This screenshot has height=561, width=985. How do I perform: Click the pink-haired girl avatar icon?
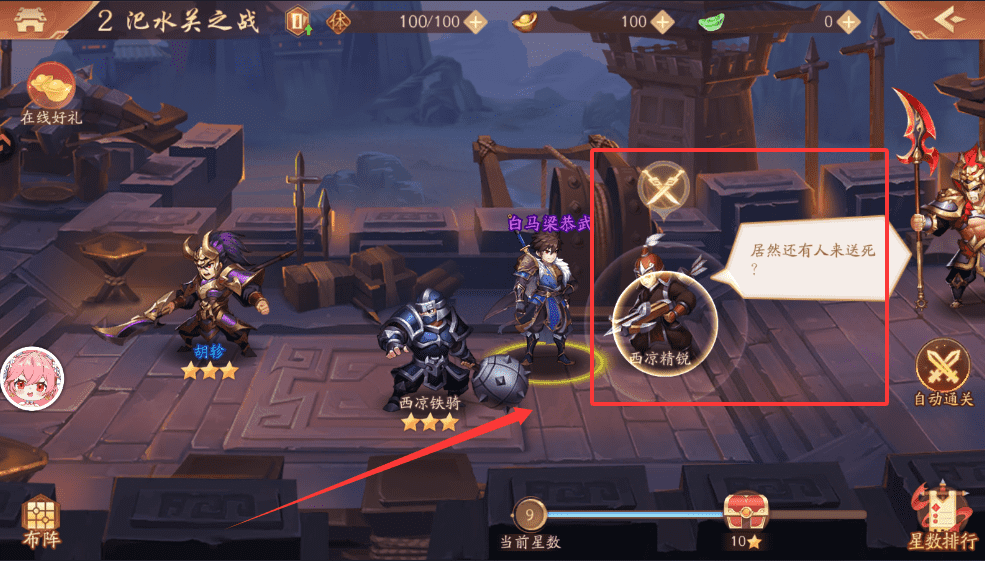26,378
